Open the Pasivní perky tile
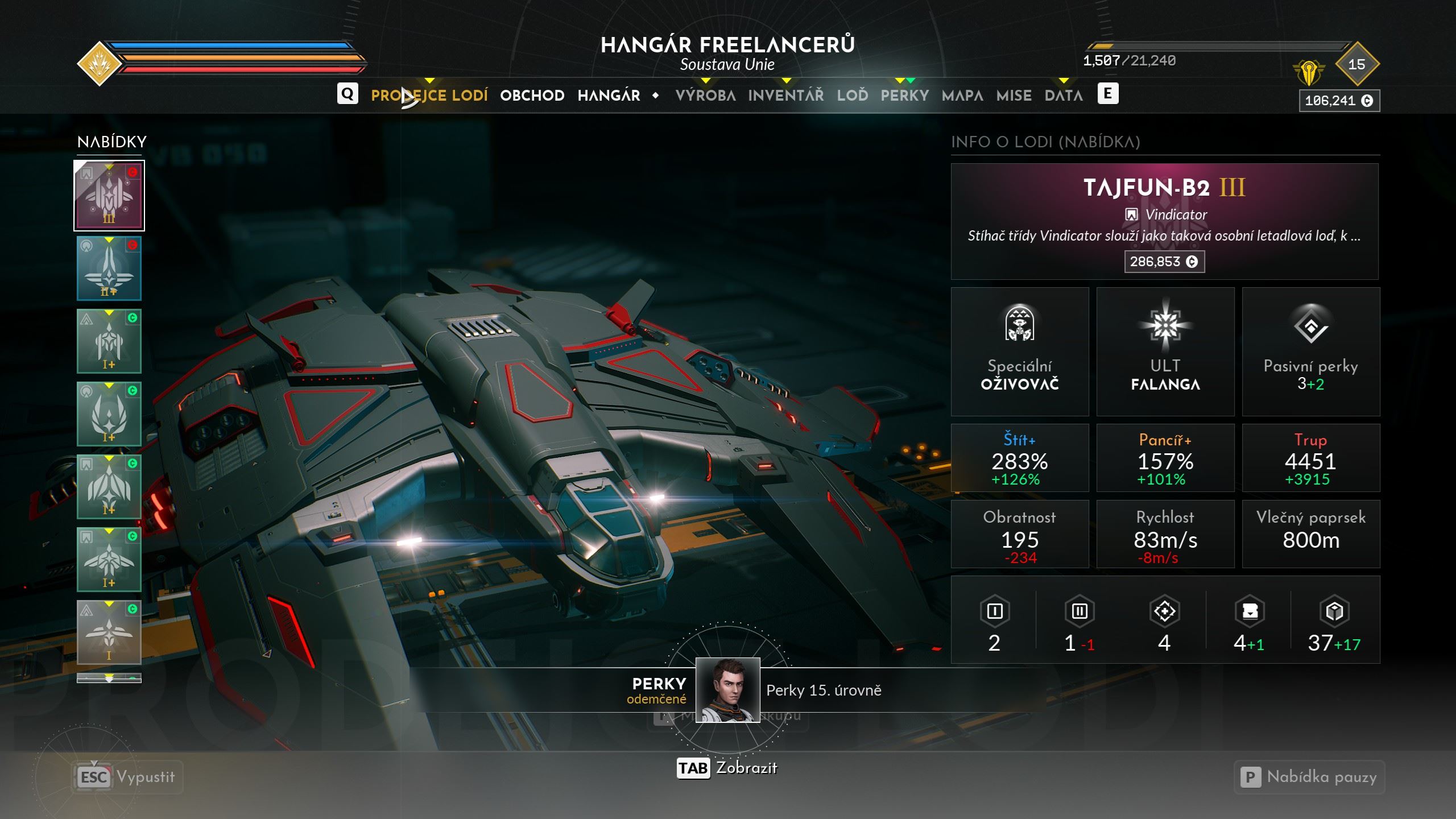The image size is (1456, 819). click(x=1311, y=351)
